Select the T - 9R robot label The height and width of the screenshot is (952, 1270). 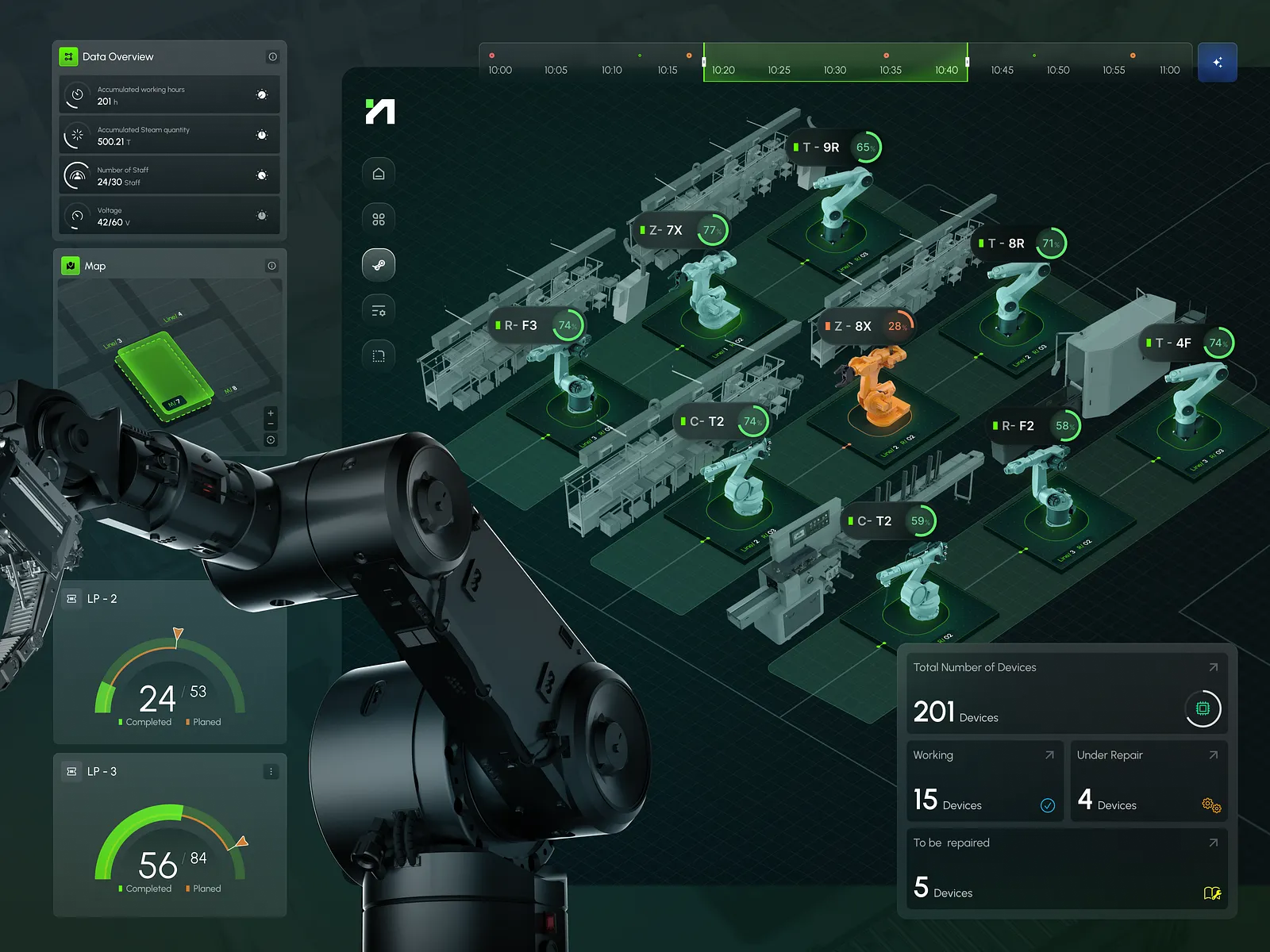tap(821, 148)
